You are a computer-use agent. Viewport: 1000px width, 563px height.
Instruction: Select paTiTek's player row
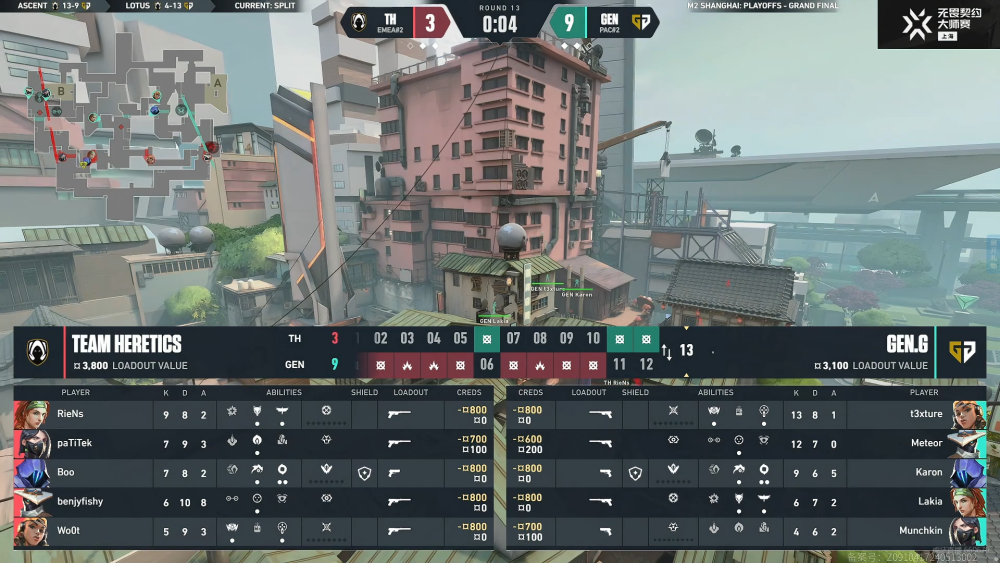(250, 443)
